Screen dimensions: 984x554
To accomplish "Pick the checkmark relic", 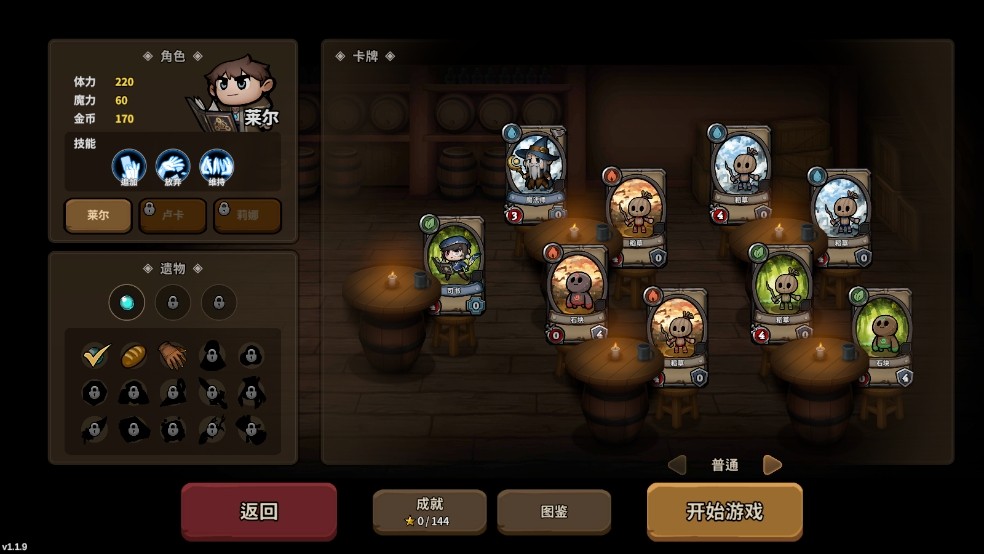I will pyautogui.click(x=96, y=355).
